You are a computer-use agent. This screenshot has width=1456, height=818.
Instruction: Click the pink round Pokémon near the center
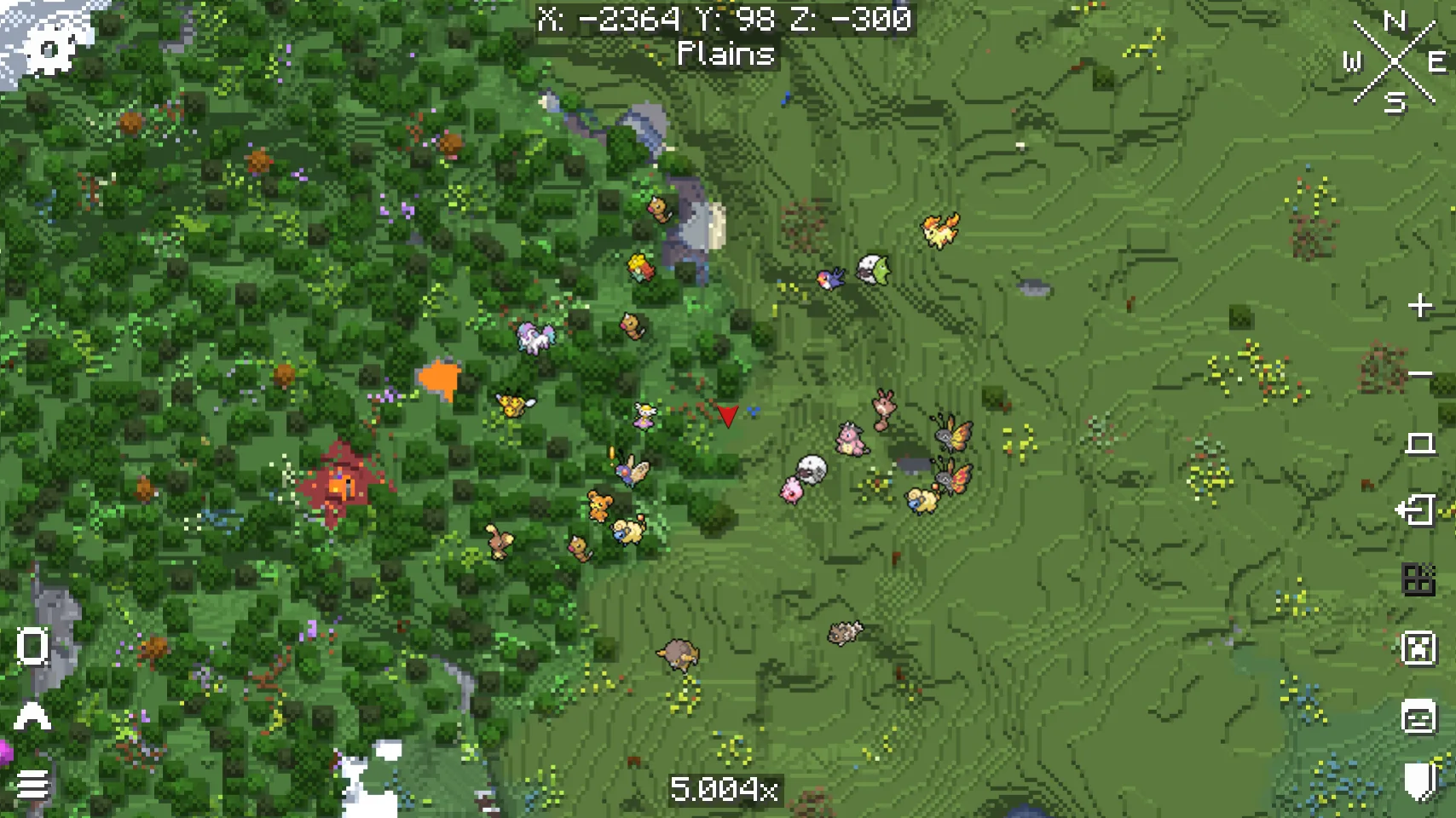793,493
